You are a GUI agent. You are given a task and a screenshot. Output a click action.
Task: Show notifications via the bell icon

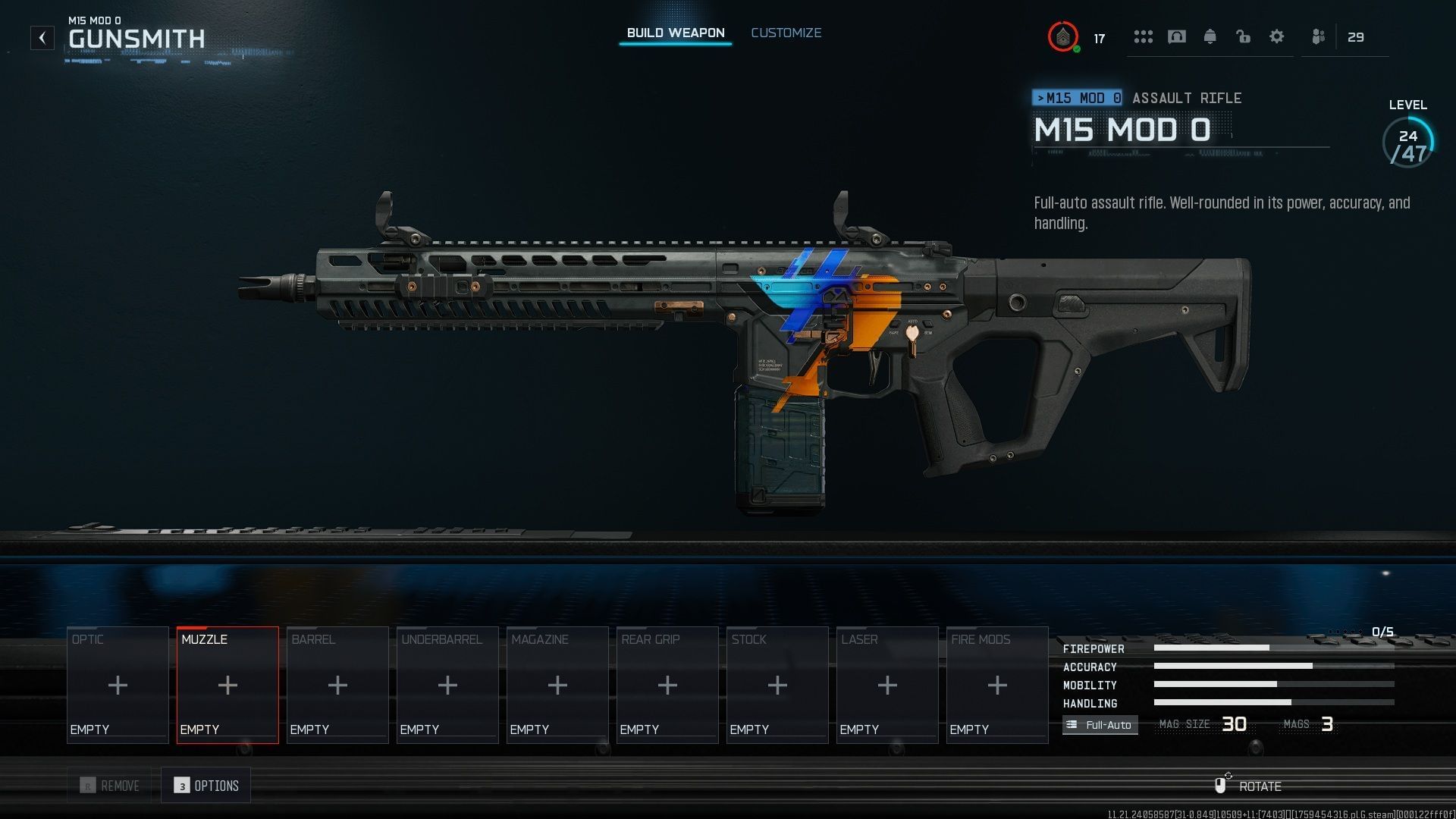point(1210,36)
